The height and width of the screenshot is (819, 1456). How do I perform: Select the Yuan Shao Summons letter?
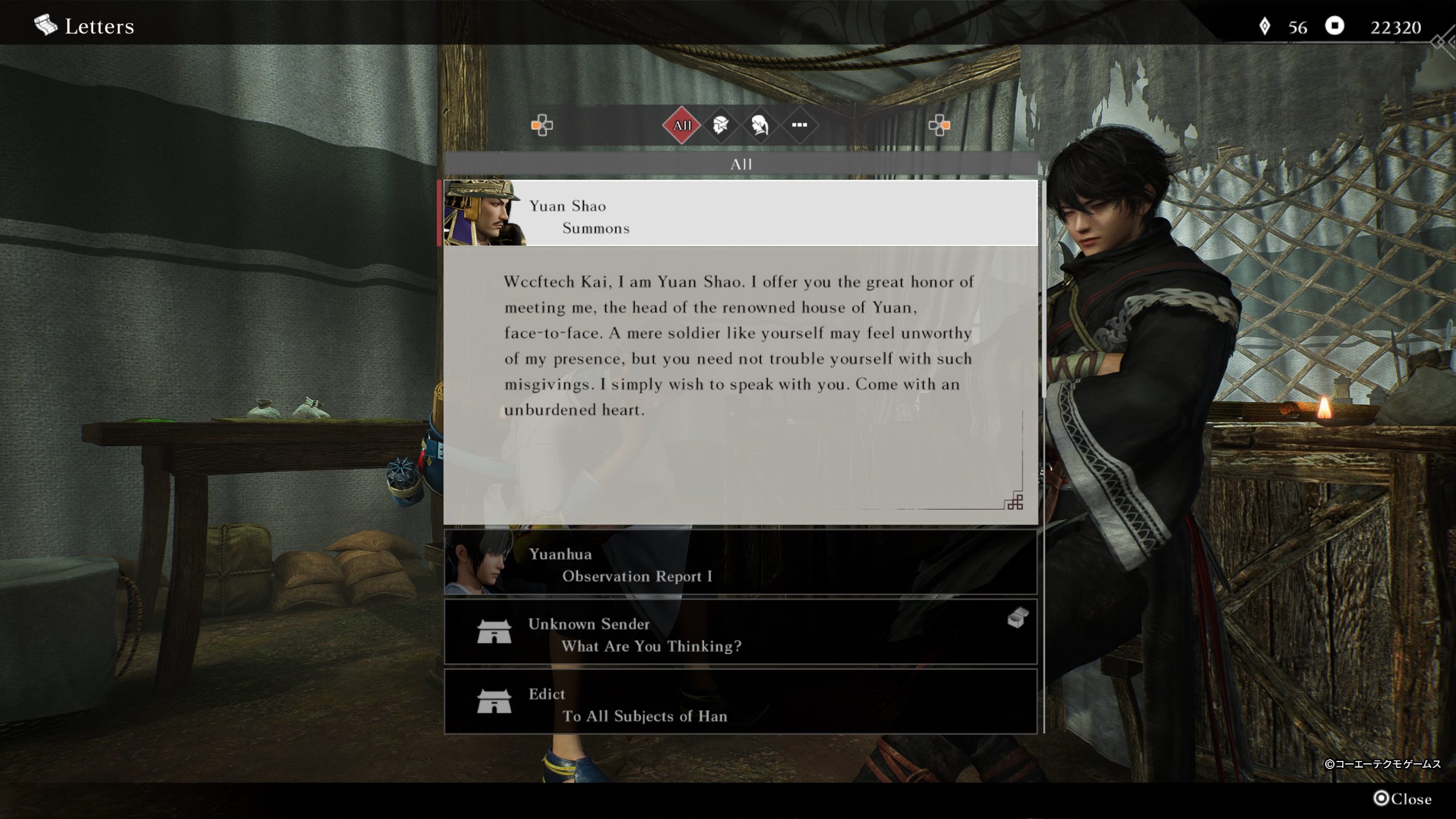point(739,214)
